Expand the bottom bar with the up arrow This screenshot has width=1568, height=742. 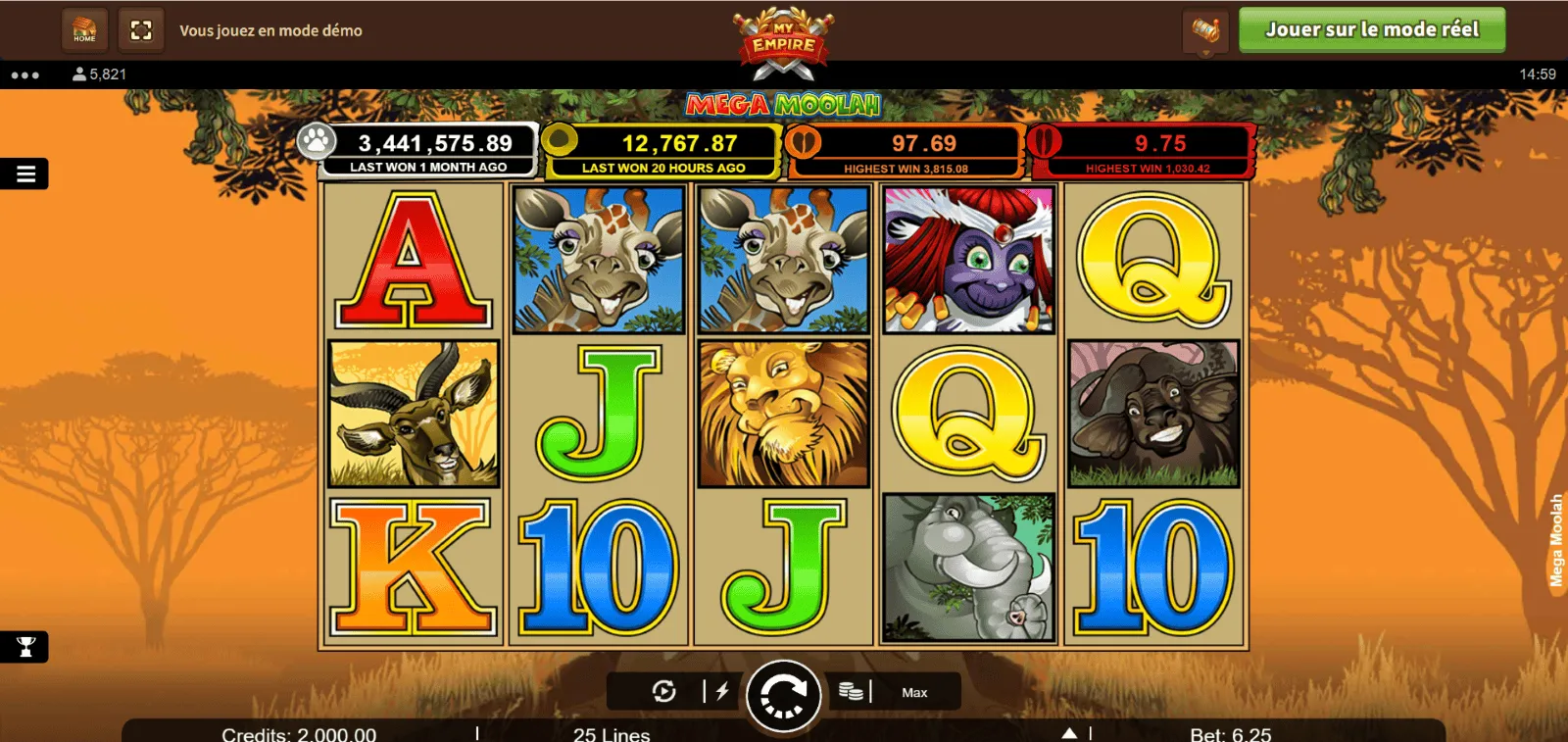(x=1069, y=733)
